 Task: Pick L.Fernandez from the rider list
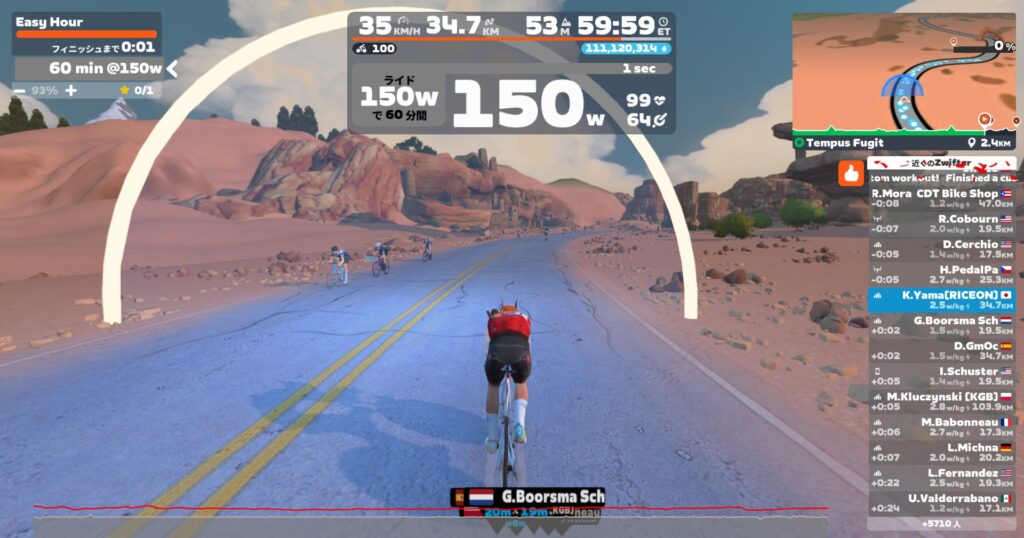(x=942, y=477)
